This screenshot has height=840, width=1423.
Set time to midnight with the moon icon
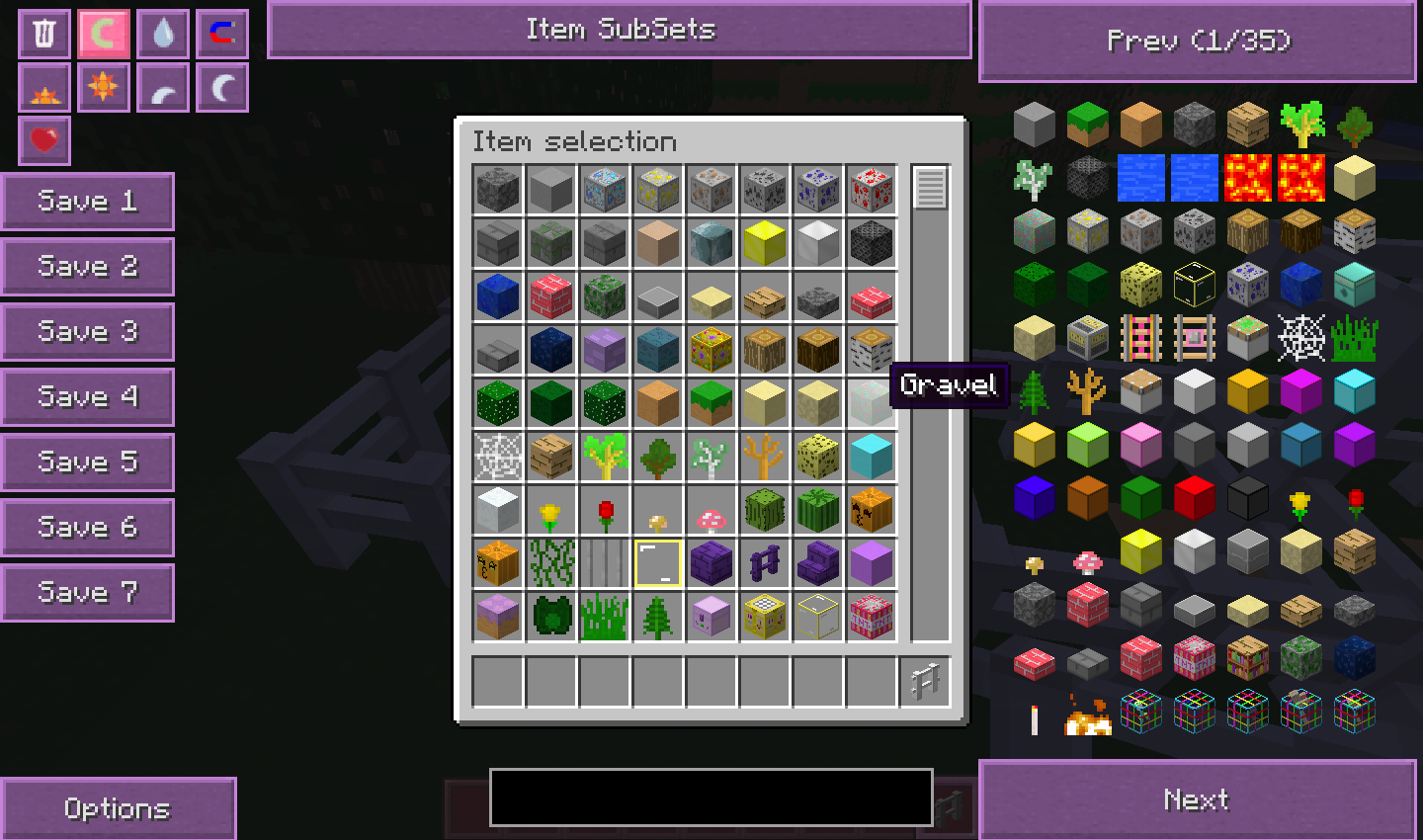point(221,87)
